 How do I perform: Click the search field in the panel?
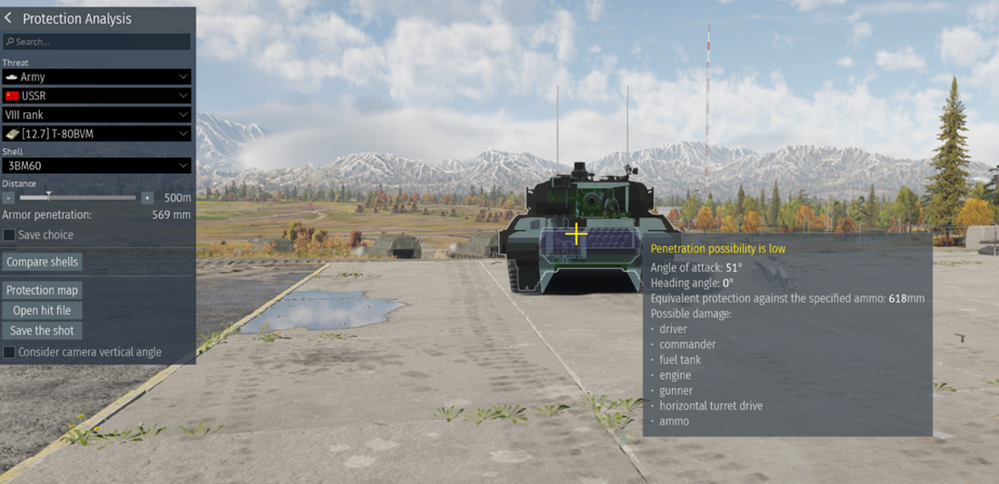[97, 42]
